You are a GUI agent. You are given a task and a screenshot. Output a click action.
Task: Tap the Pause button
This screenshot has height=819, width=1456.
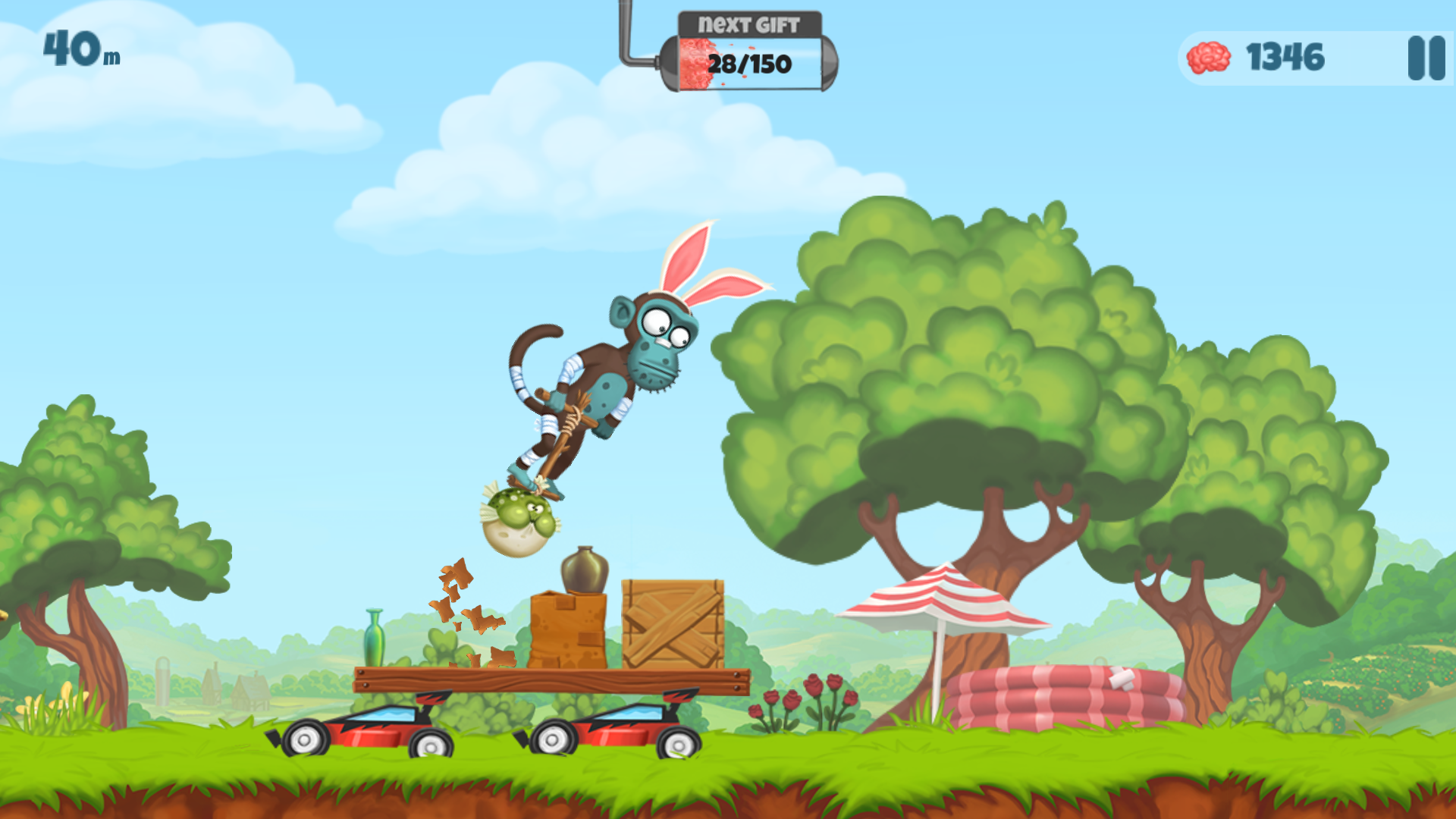tap(1421, 59)
